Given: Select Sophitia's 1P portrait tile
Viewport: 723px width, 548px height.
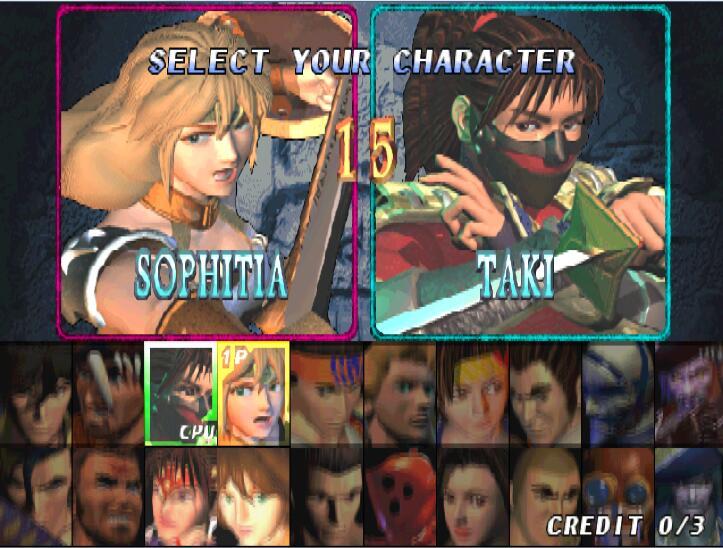Looking at the screenshot, I should pyautogui.click(x=253, y=394).
